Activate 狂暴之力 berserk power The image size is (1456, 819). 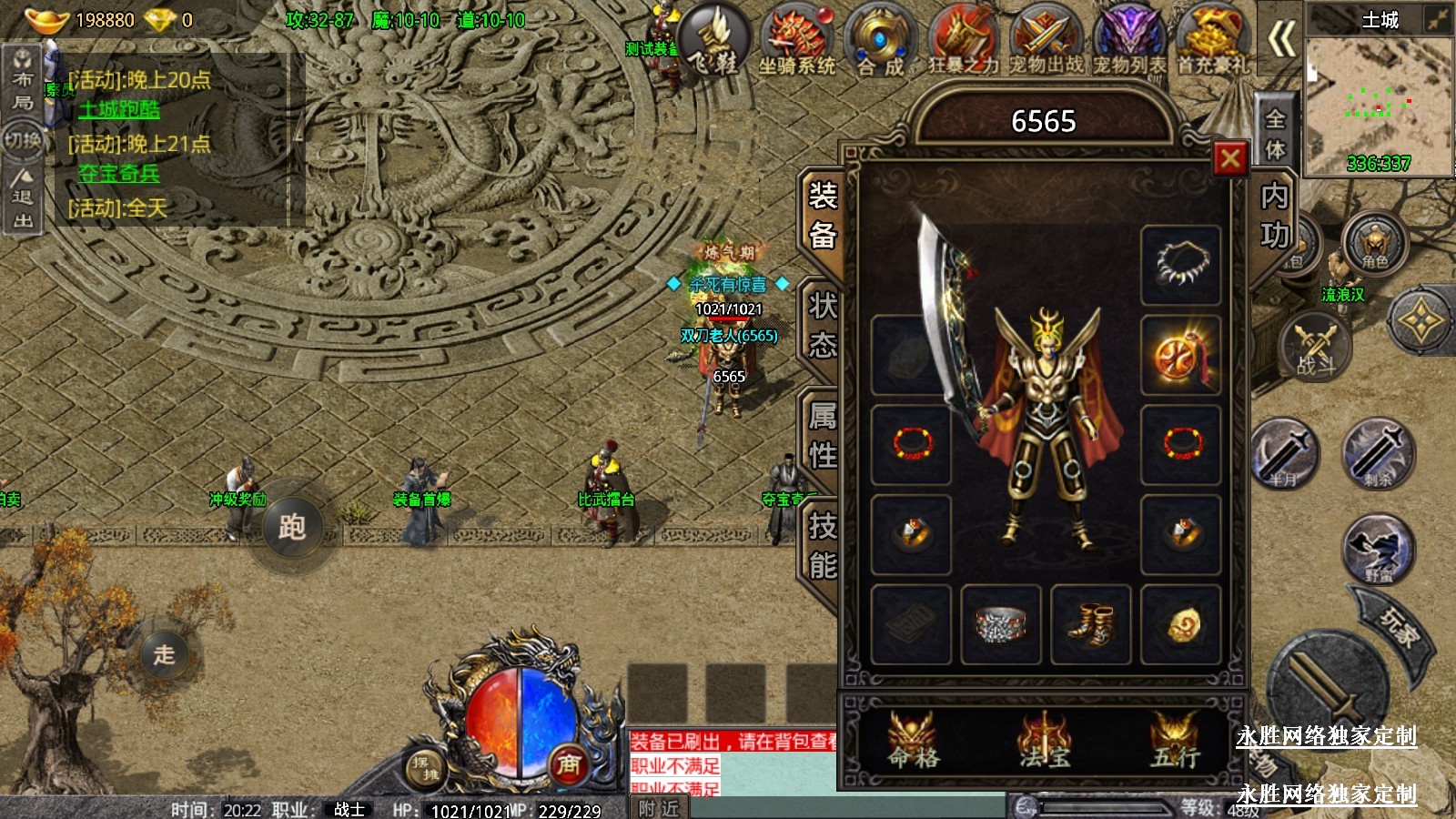(x=964, y=41)
